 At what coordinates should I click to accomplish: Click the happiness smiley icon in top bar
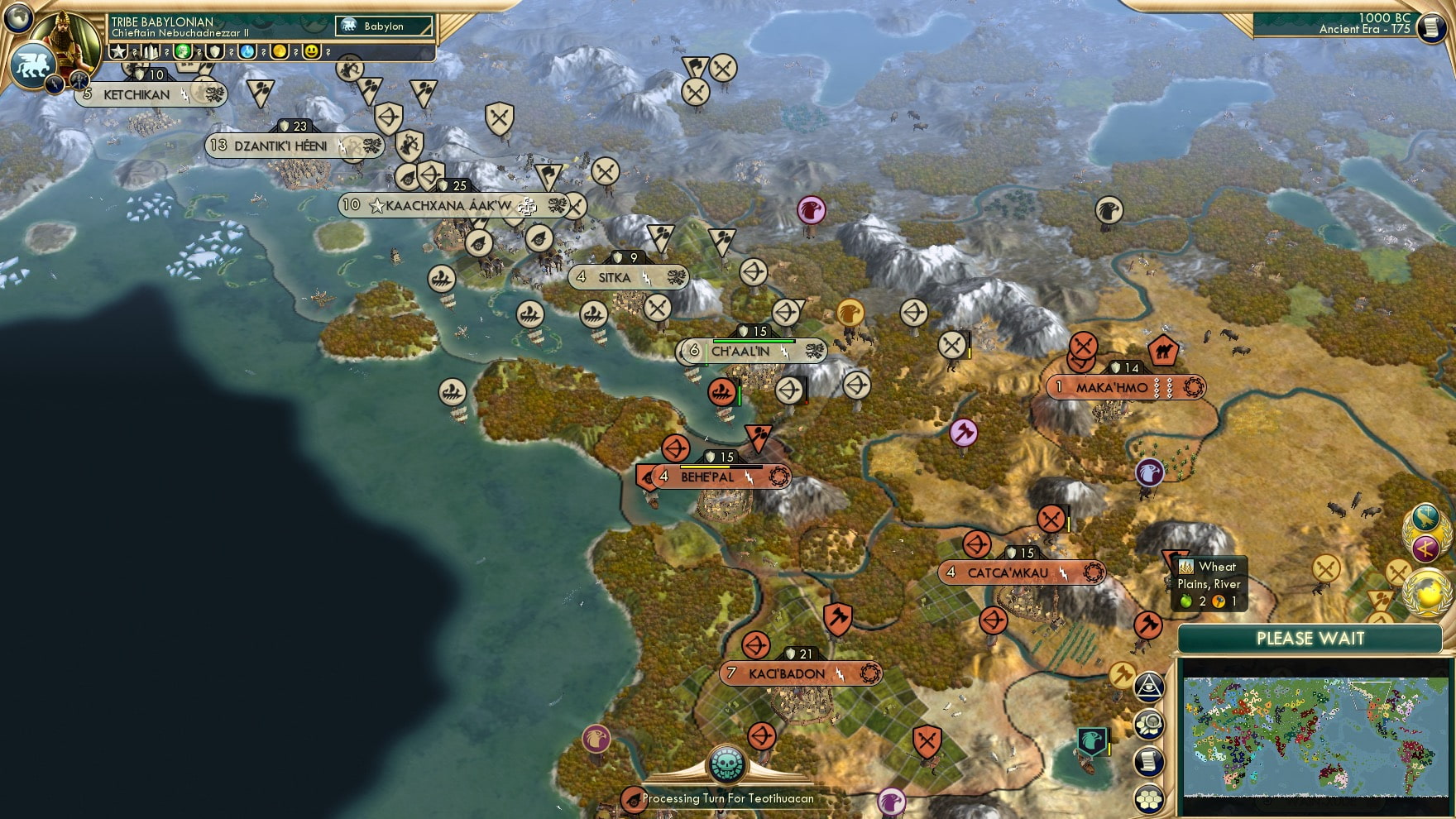pyautogui.click(x=312, y=51)
